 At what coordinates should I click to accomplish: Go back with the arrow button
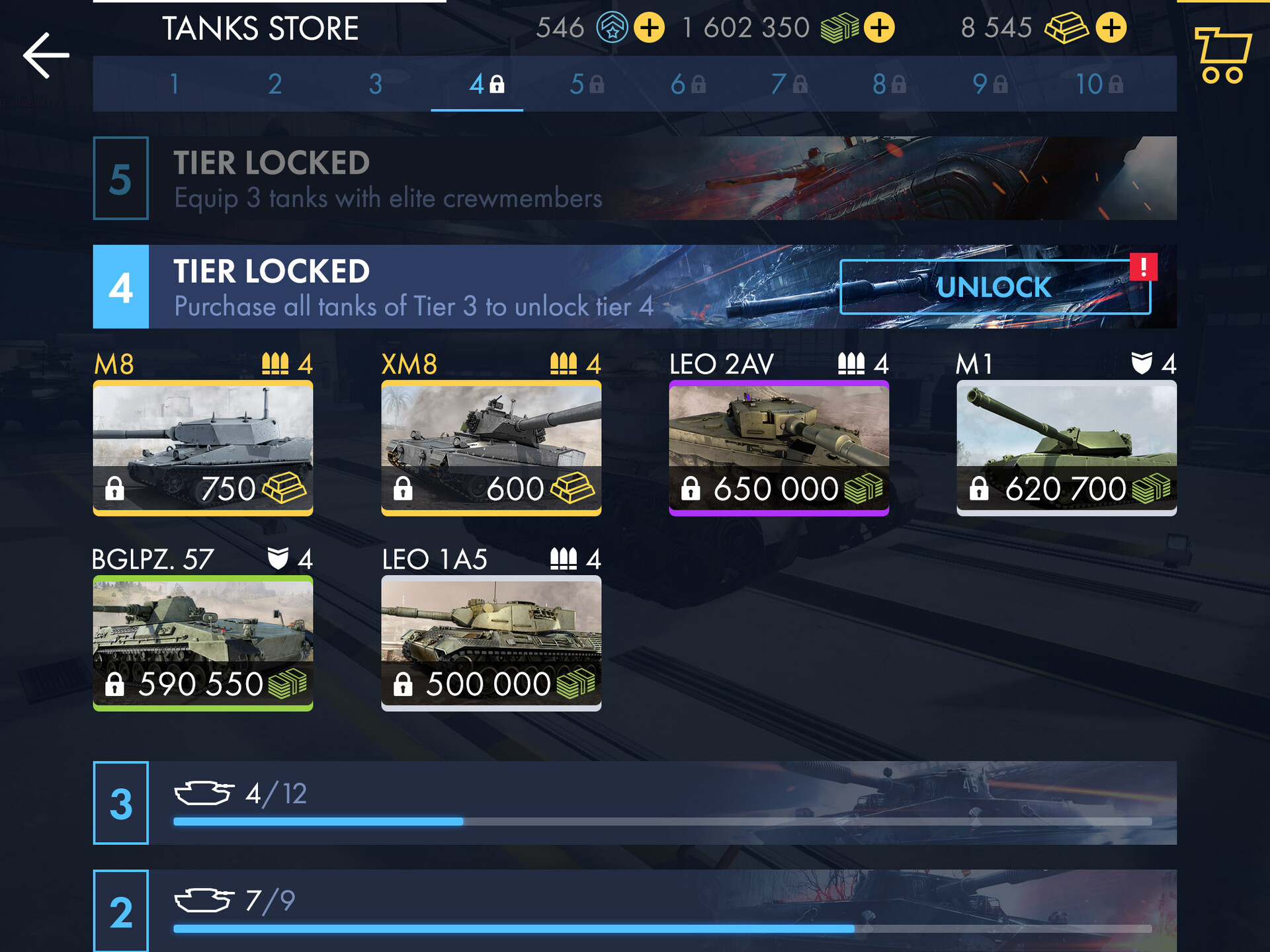pos(46,56)
